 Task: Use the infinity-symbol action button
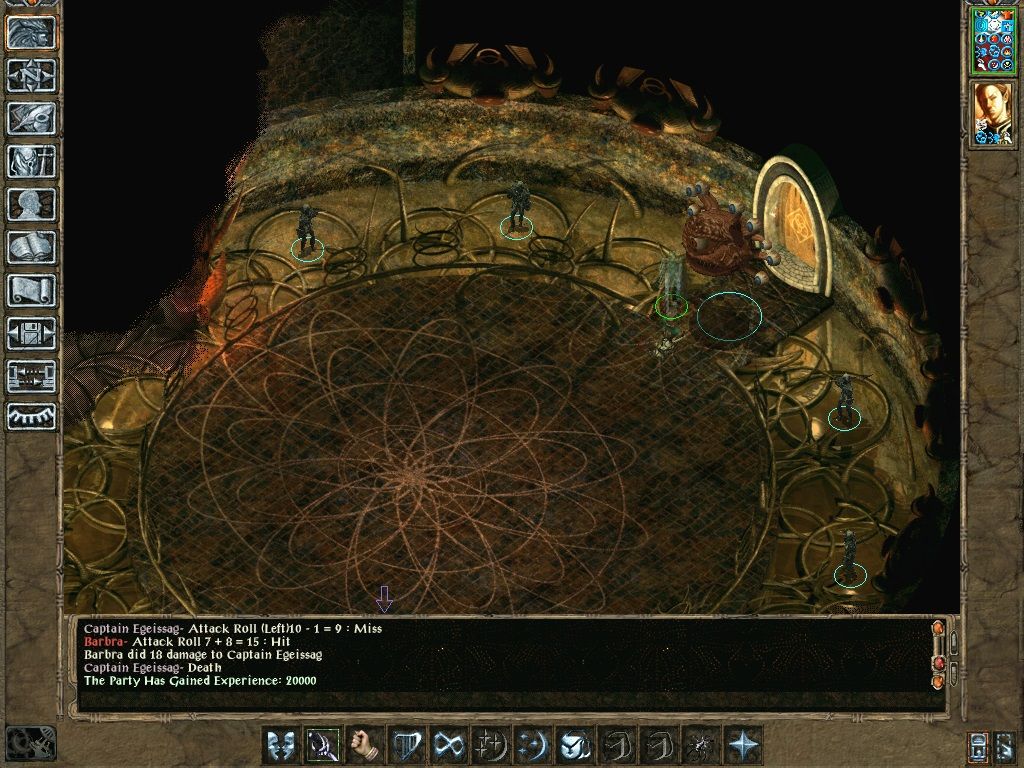tap(449, 745)
